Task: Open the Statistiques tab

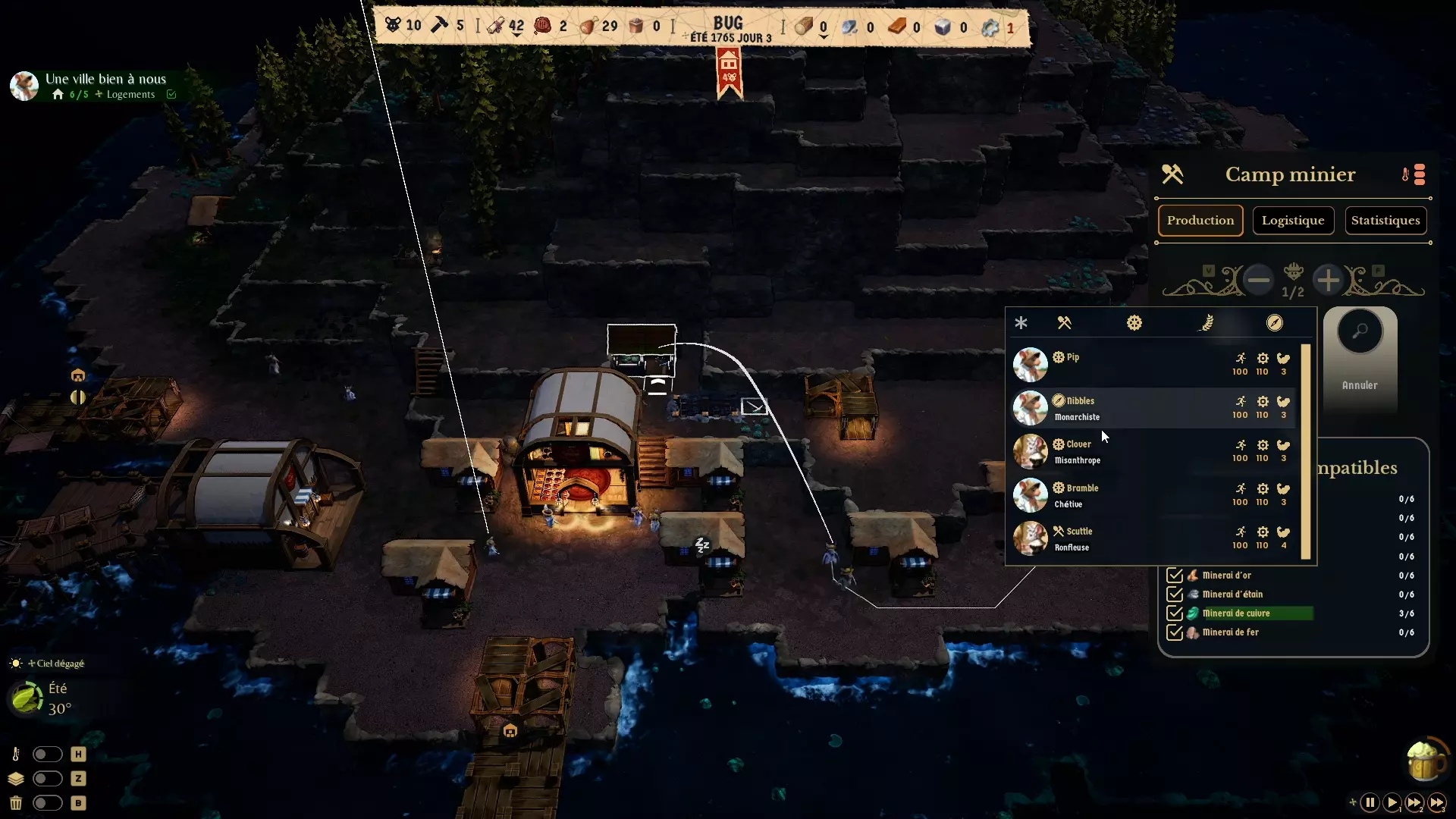Action: tap(1385, 220)
